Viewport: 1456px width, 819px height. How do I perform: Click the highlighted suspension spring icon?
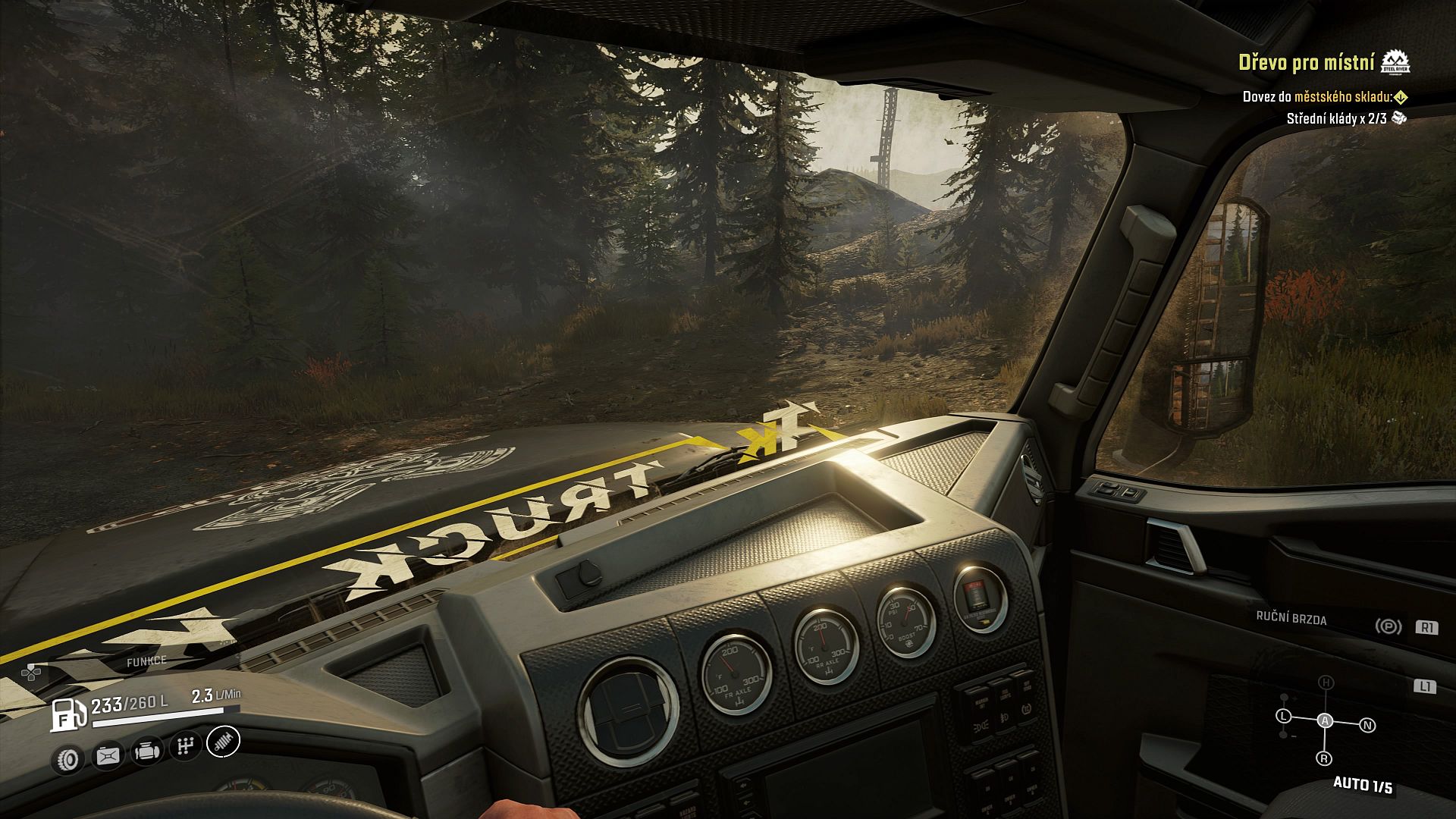pyautogui.click(x=223, y=741)
